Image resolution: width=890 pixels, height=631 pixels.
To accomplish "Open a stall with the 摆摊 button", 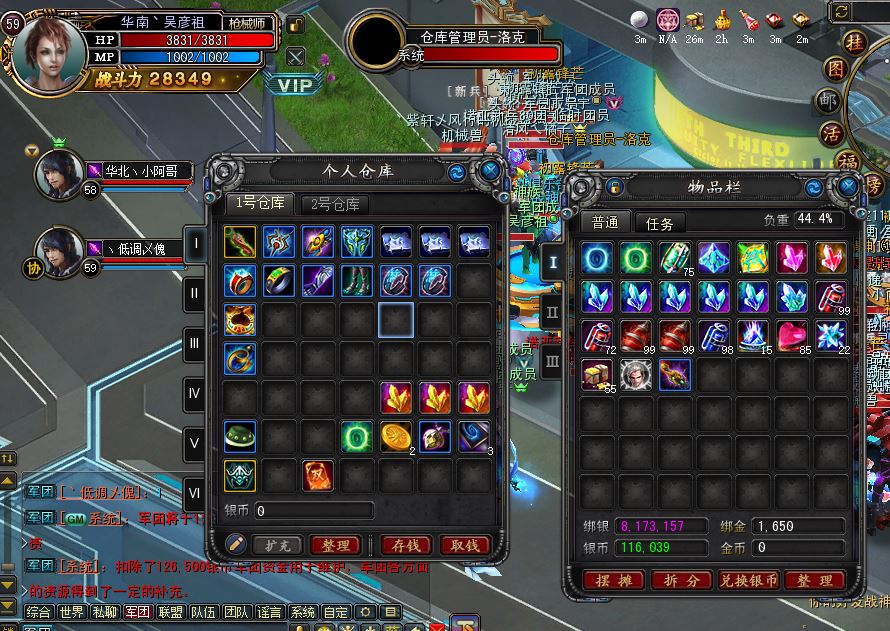I will point(613,580).
